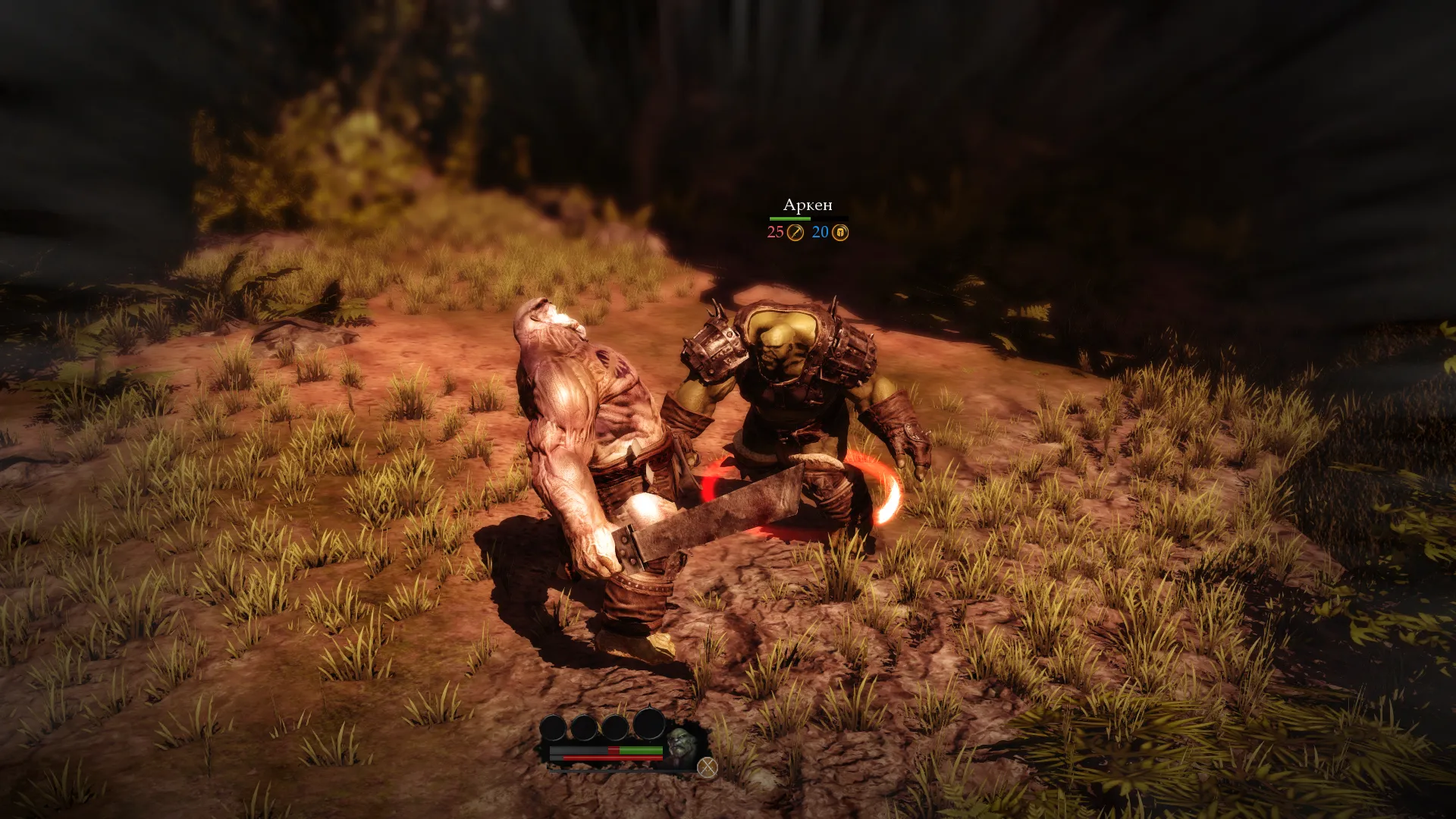Toggle the crossed swords stance icon
Screen dimensions: 1456x819
click(707, 767)
